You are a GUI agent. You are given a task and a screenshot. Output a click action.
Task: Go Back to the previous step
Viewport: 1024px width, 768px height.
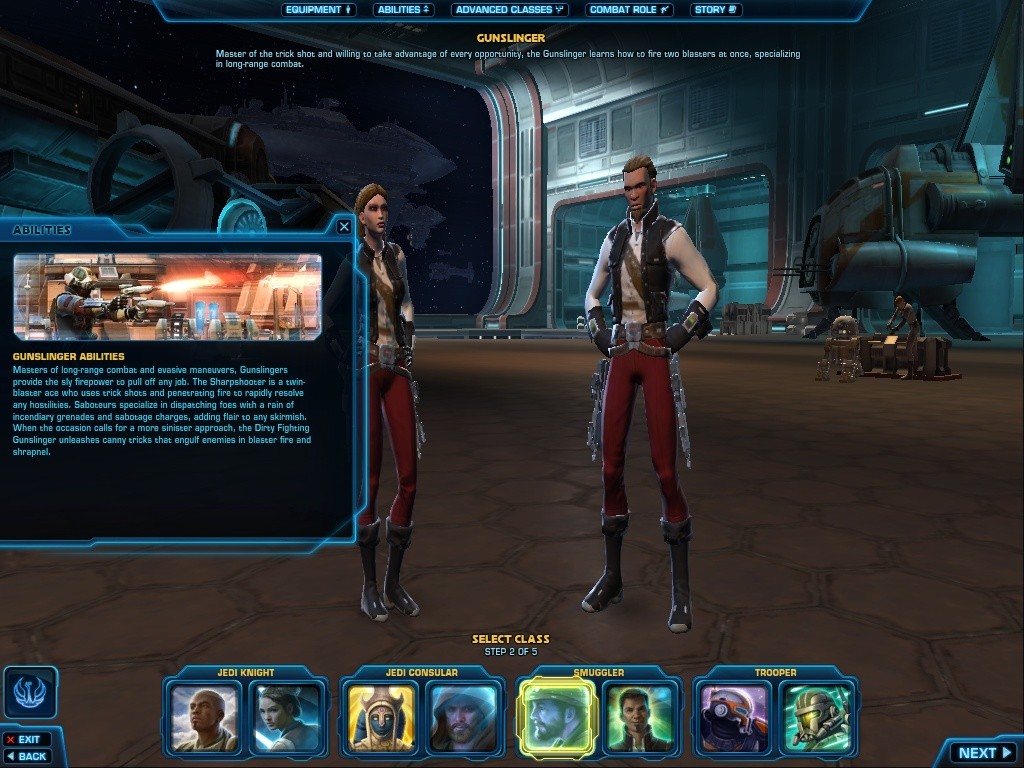click(x=27, y=756)
